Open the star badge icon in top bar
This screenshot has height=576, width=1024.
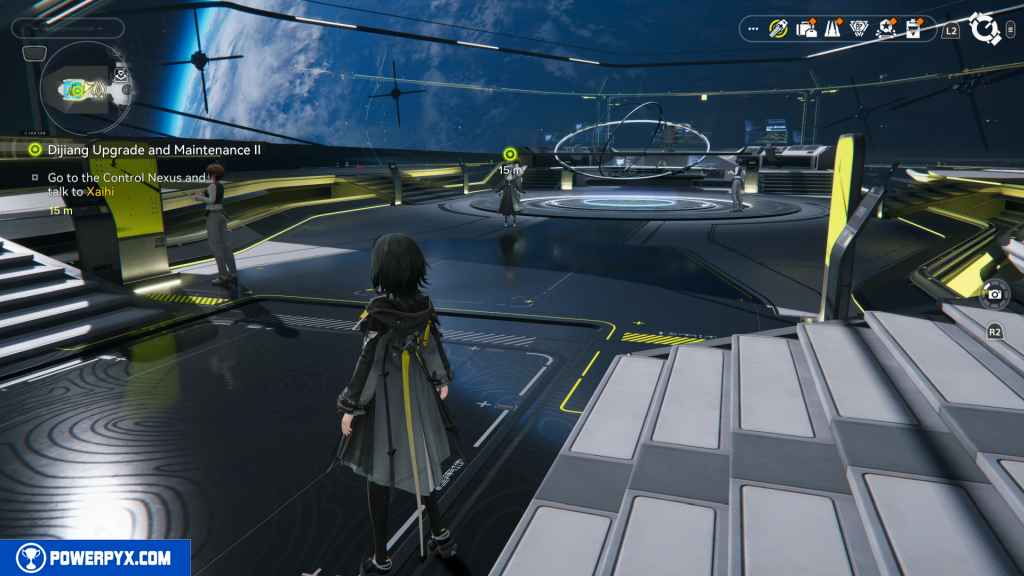pyautogui.click(x=886, y=29)
